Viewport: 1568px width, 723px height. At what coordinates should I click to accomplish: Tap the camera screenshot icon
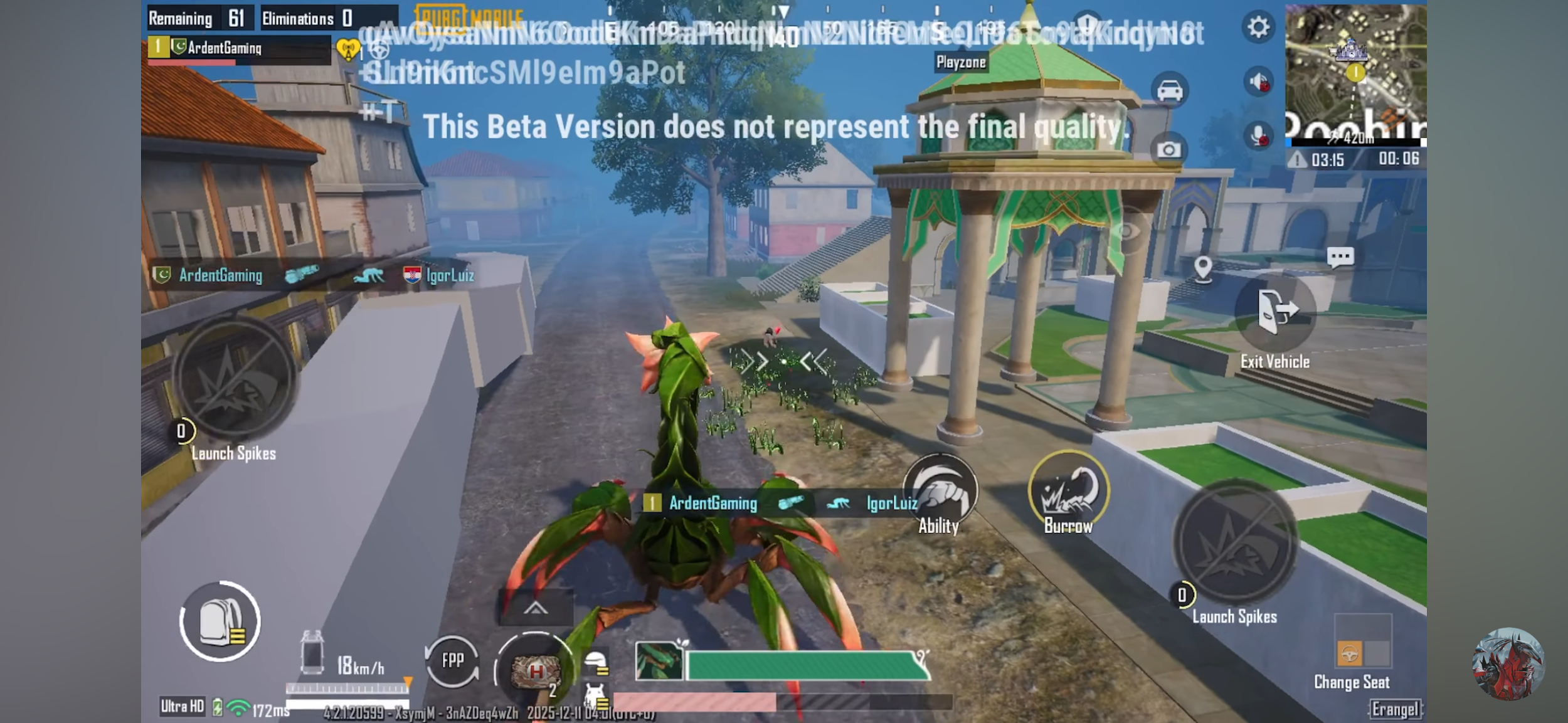click(x=1168, y=150)
